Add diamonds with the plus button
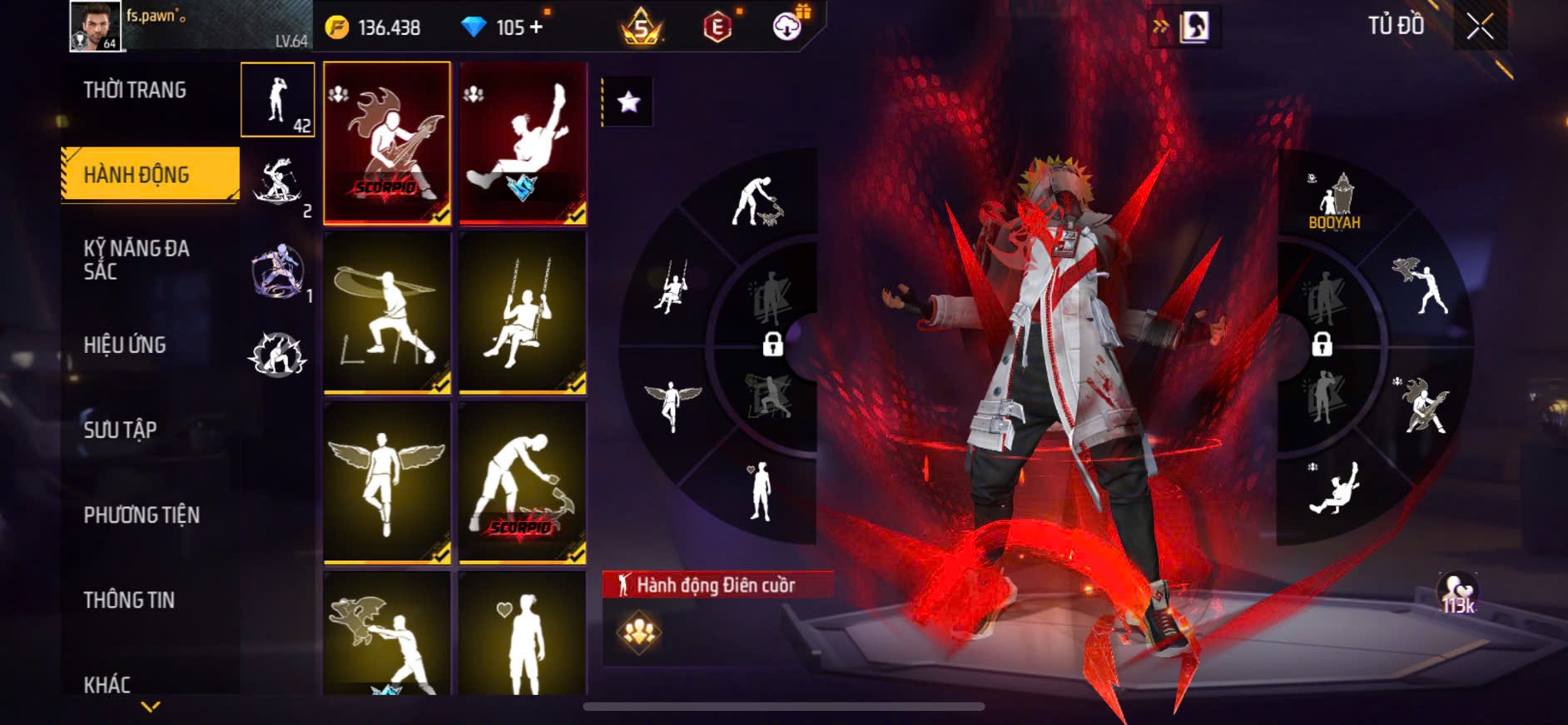 537,27
